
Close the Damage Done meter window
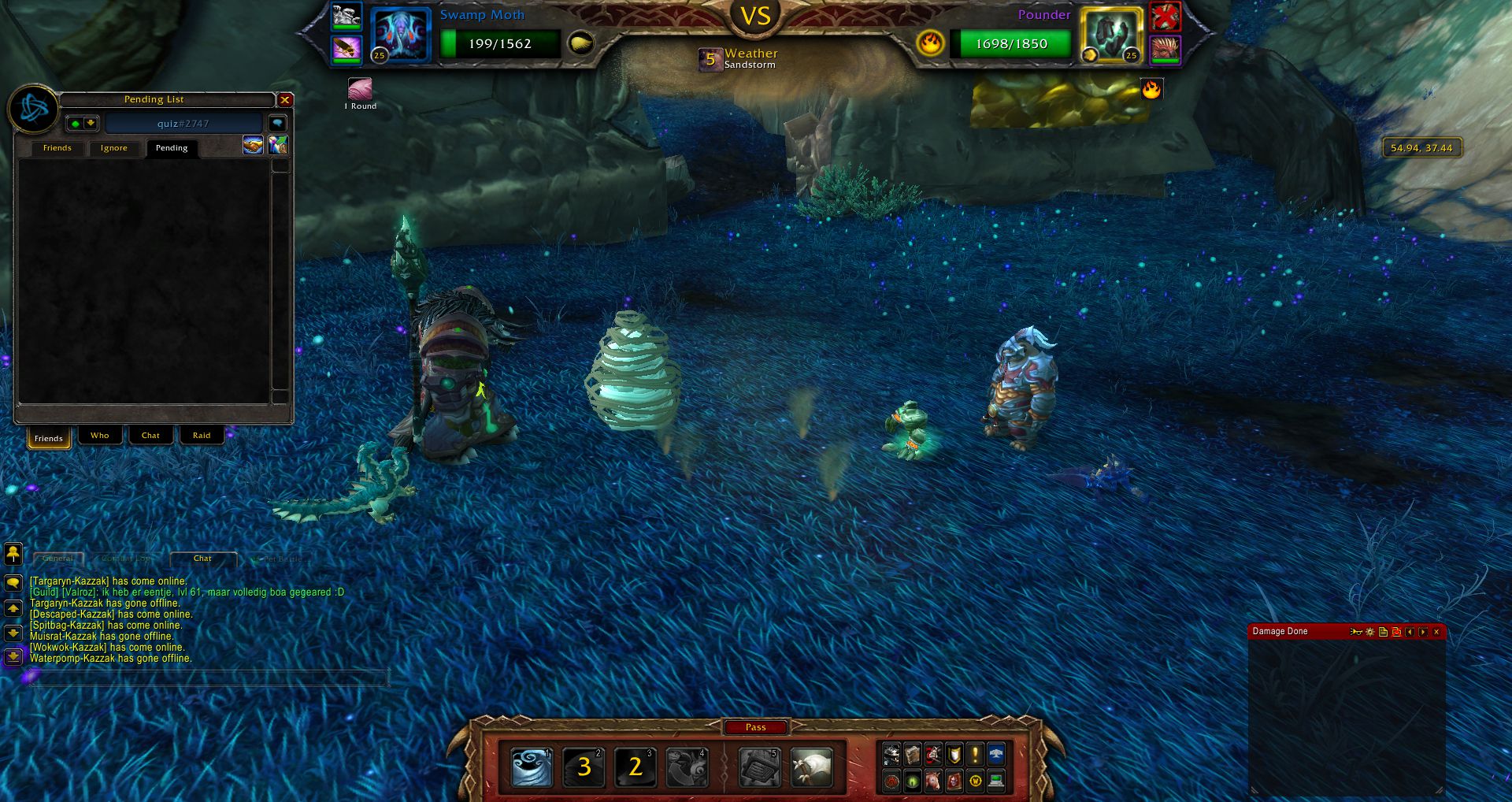[1436, 632]
